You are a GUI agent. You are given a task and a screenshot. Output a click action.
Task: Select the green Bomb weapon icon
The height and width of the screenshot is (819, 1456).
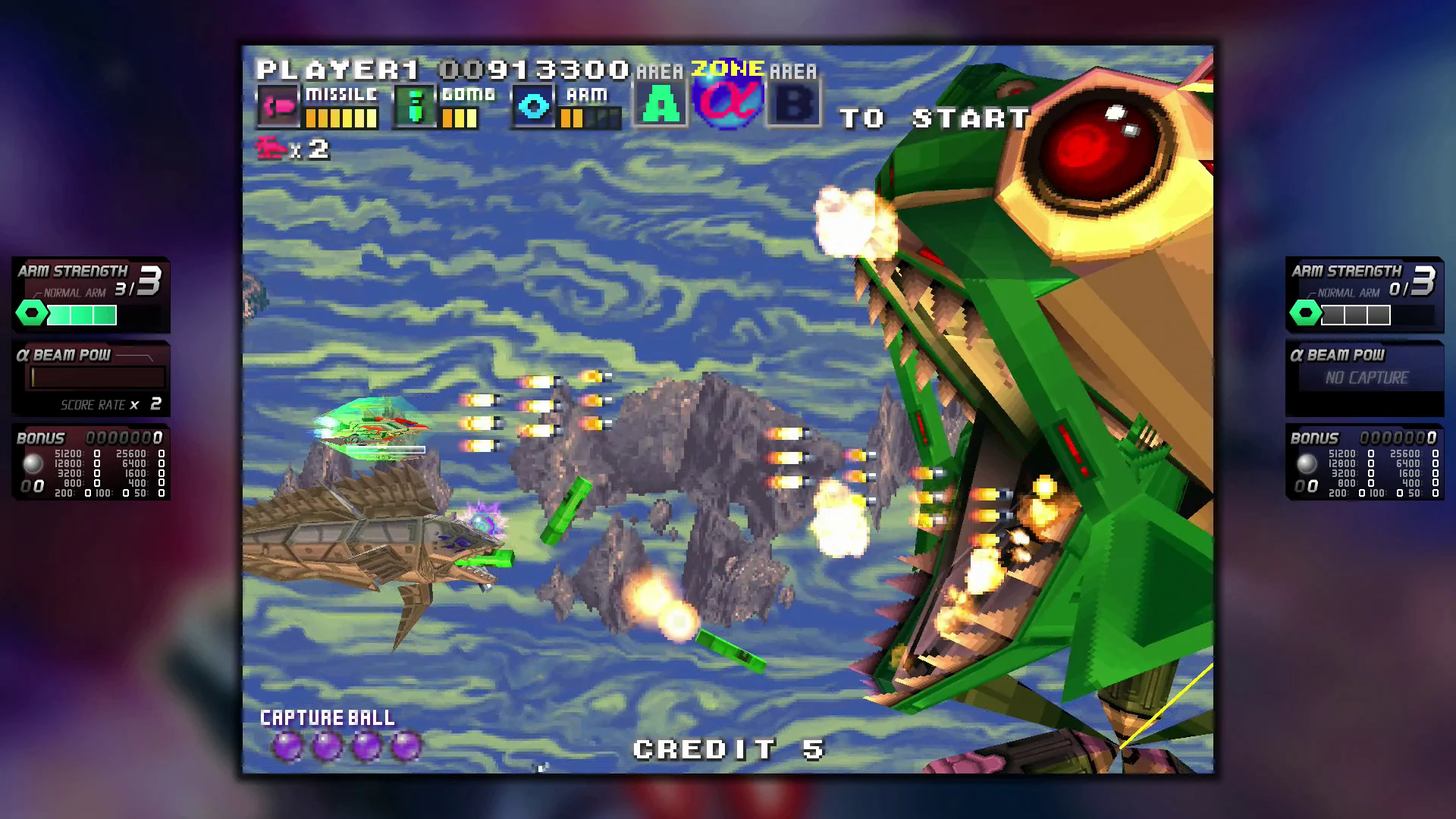[415, 107]
